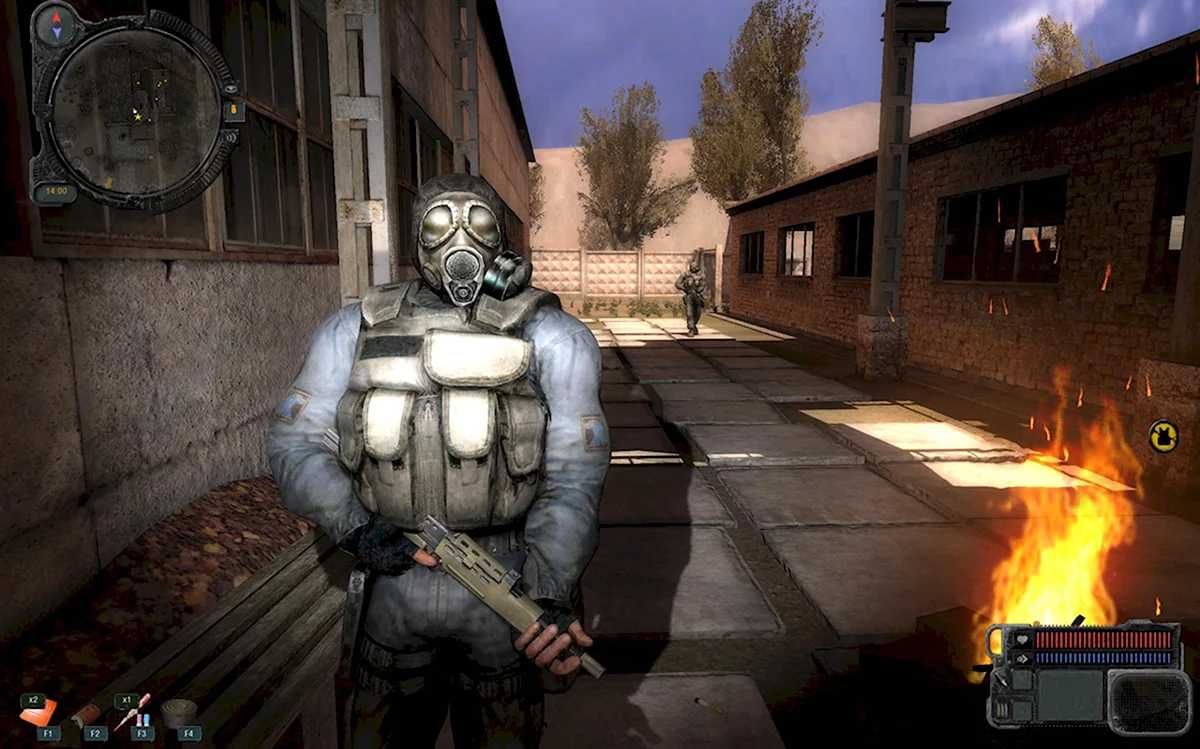This screenshot has height=749, width=1200.
Task: Click the yellow star marker on minimap
Action: 138,116
